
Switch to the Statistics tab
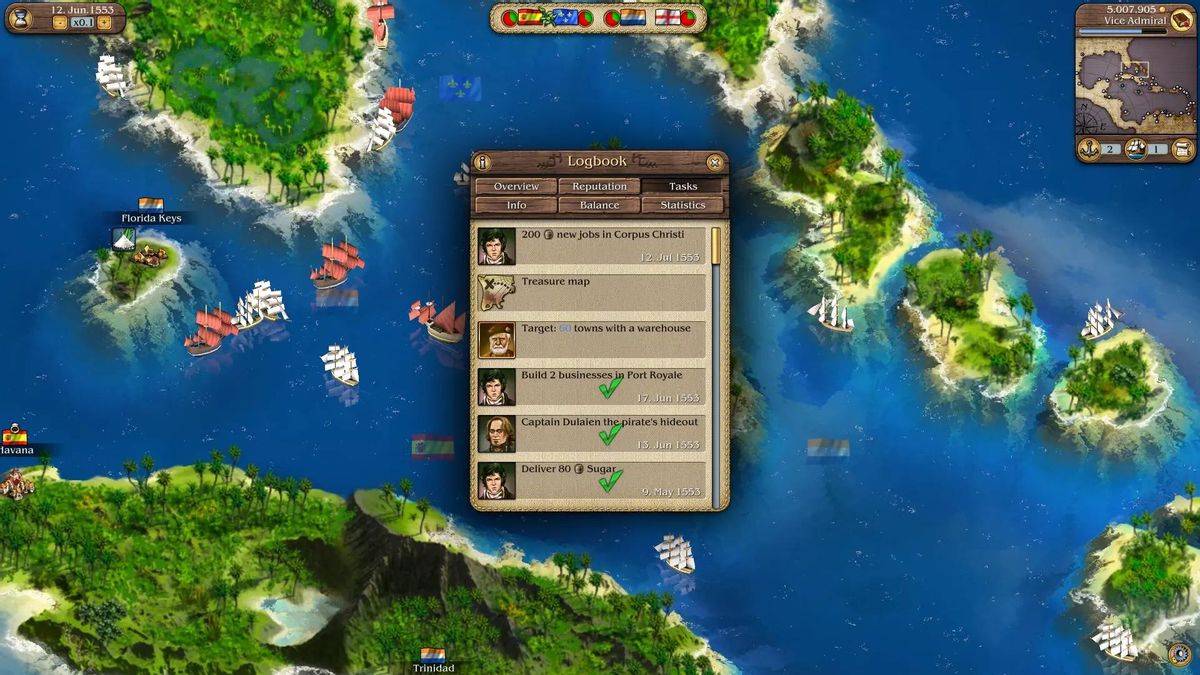click(683, 205)
